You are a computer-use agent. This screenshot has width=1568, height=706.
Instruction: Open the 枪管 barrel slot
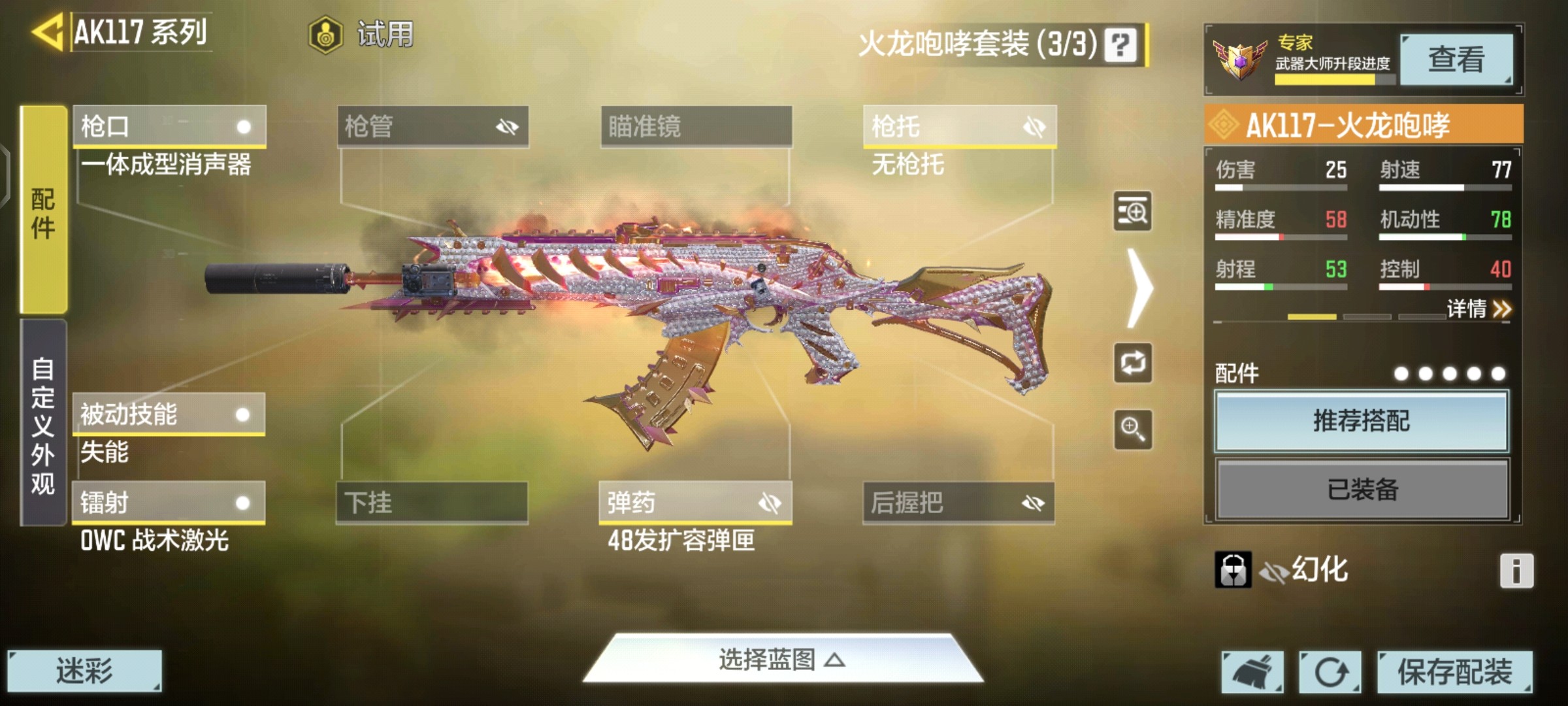pos(433,126)
